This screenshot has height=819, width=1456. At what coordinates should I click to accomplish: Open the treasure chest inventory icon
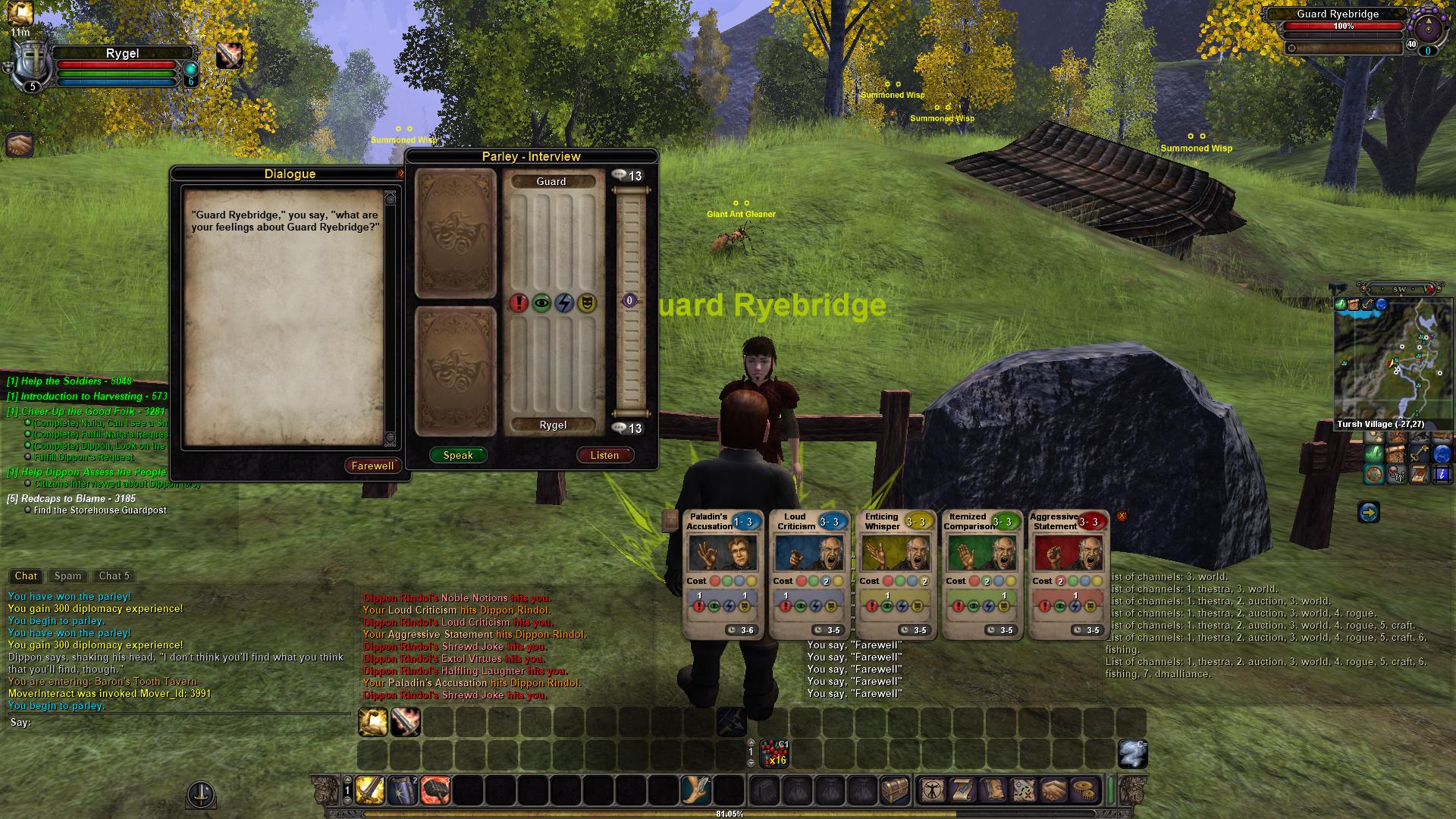click(895, 791)
